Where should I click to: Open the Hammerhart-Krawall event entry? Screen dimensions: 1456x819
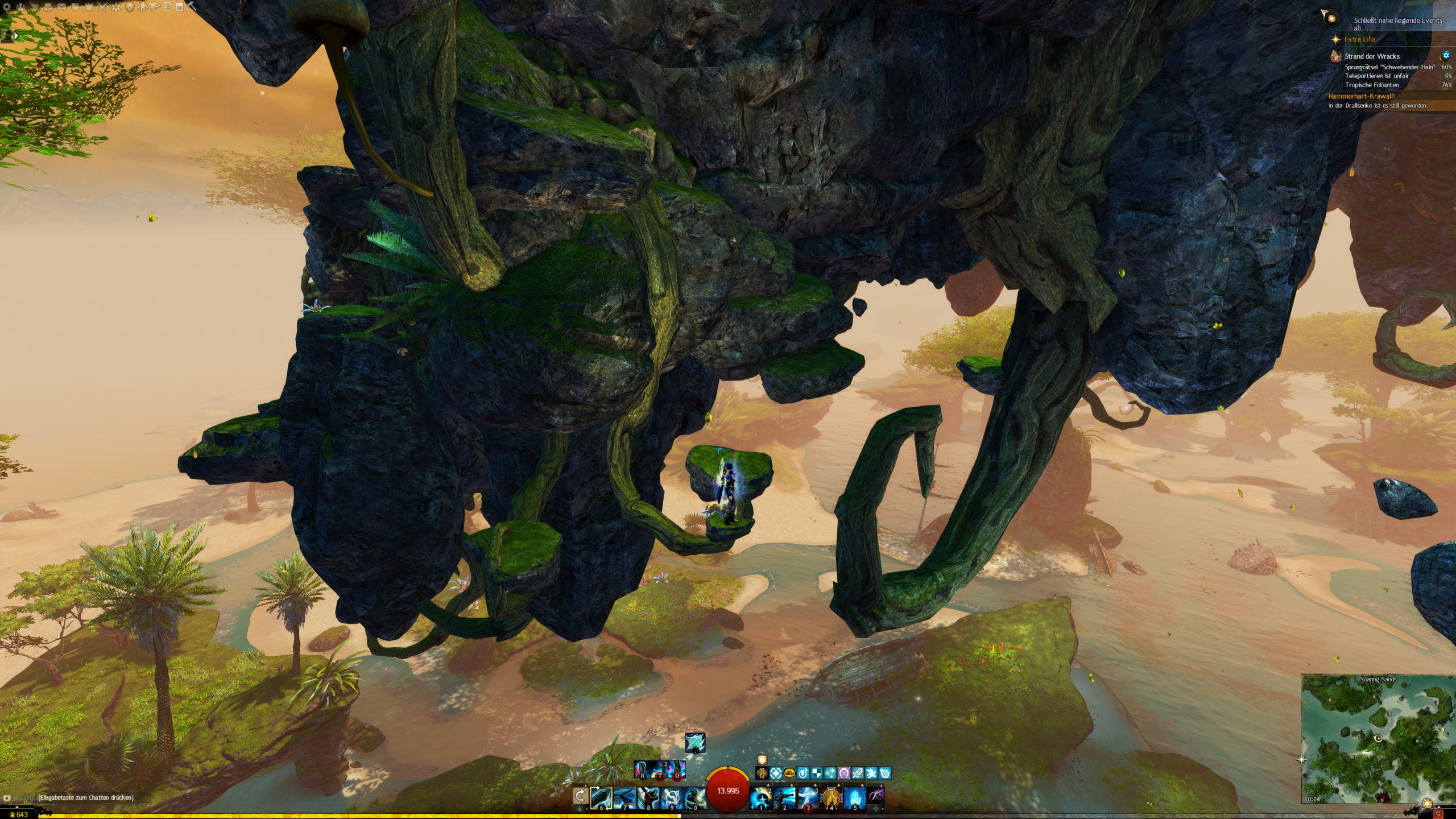pos(1362,96)
